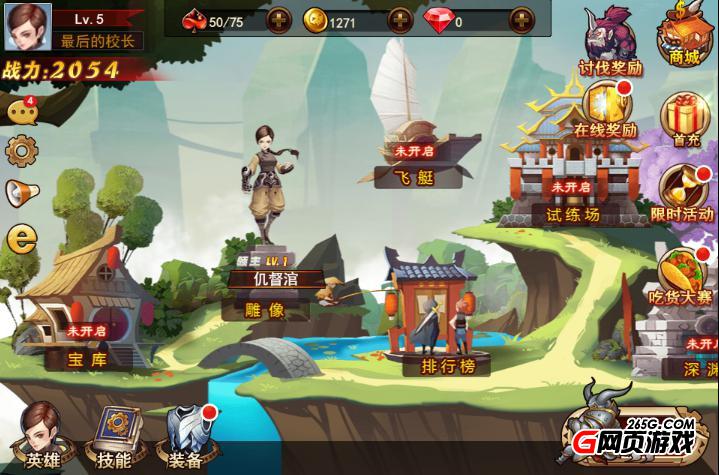Screen dimensions: 719x475
Task: Click the golden 'e' icon
Action: point(20,238)
